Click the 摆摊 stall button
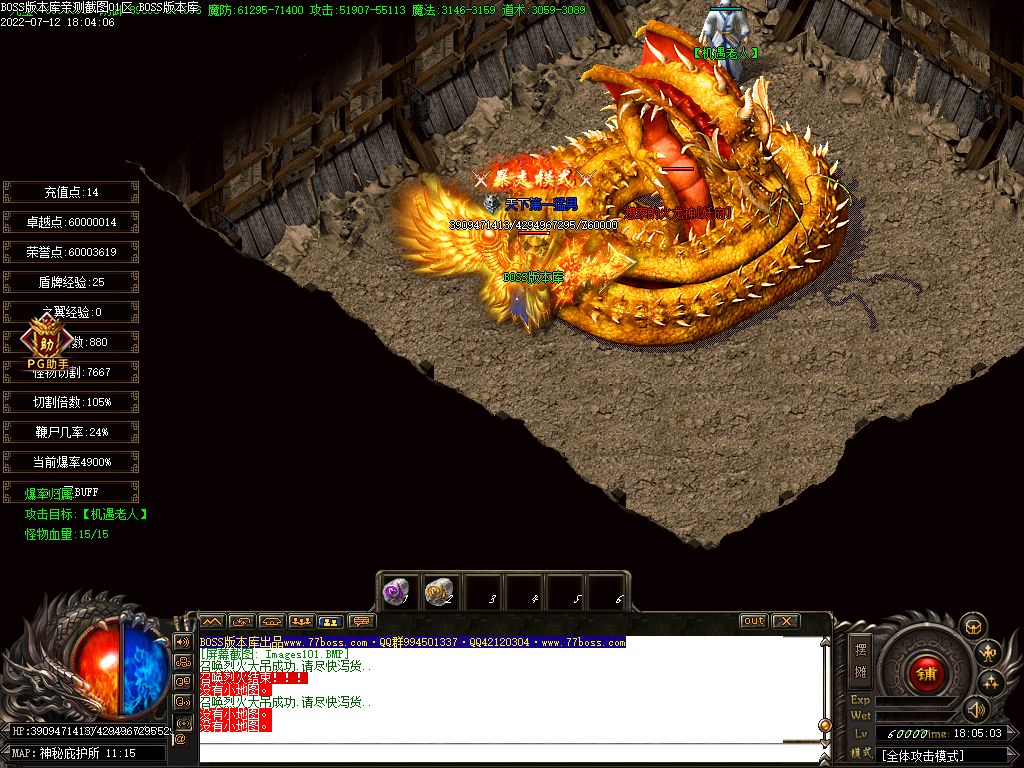Viewport: 1024px width, 768px height. tap(860, 658)
